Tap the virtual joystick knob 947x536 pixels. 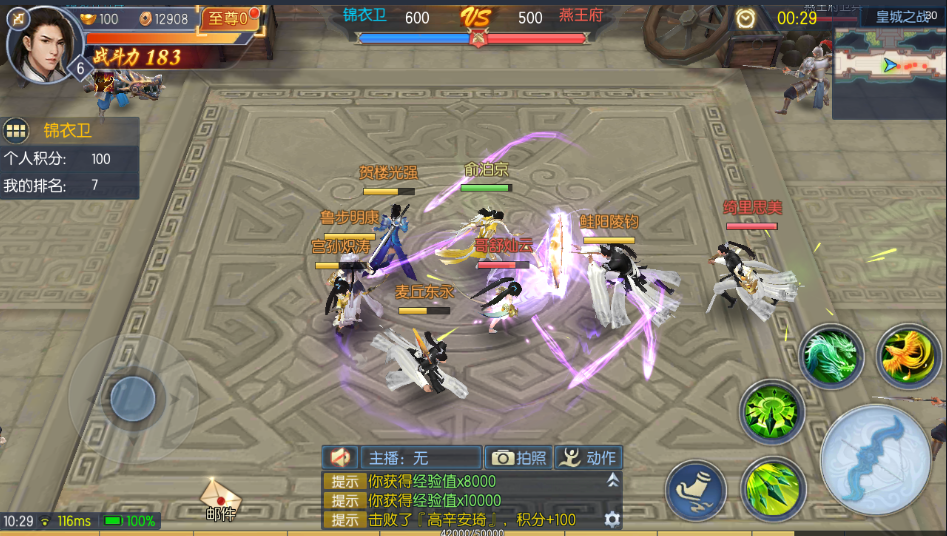pos(132,398)
